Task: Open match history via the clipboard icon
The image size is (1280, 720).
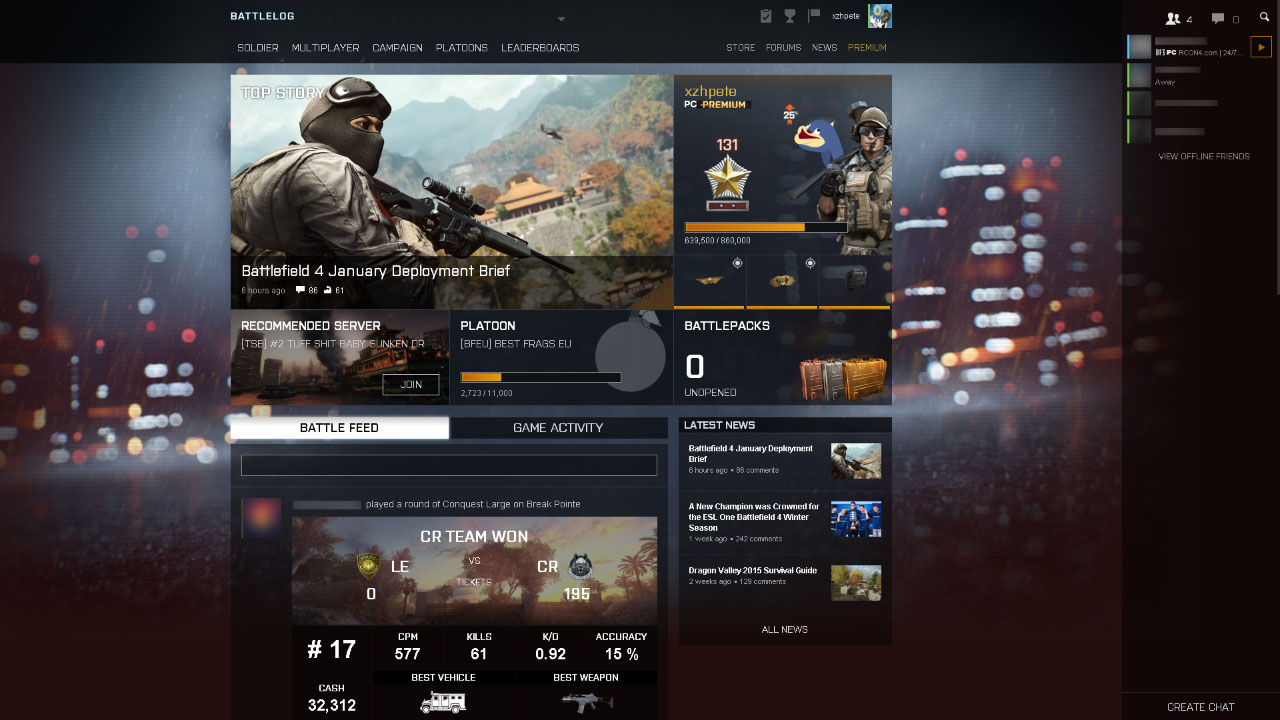Action: (766, 15)
